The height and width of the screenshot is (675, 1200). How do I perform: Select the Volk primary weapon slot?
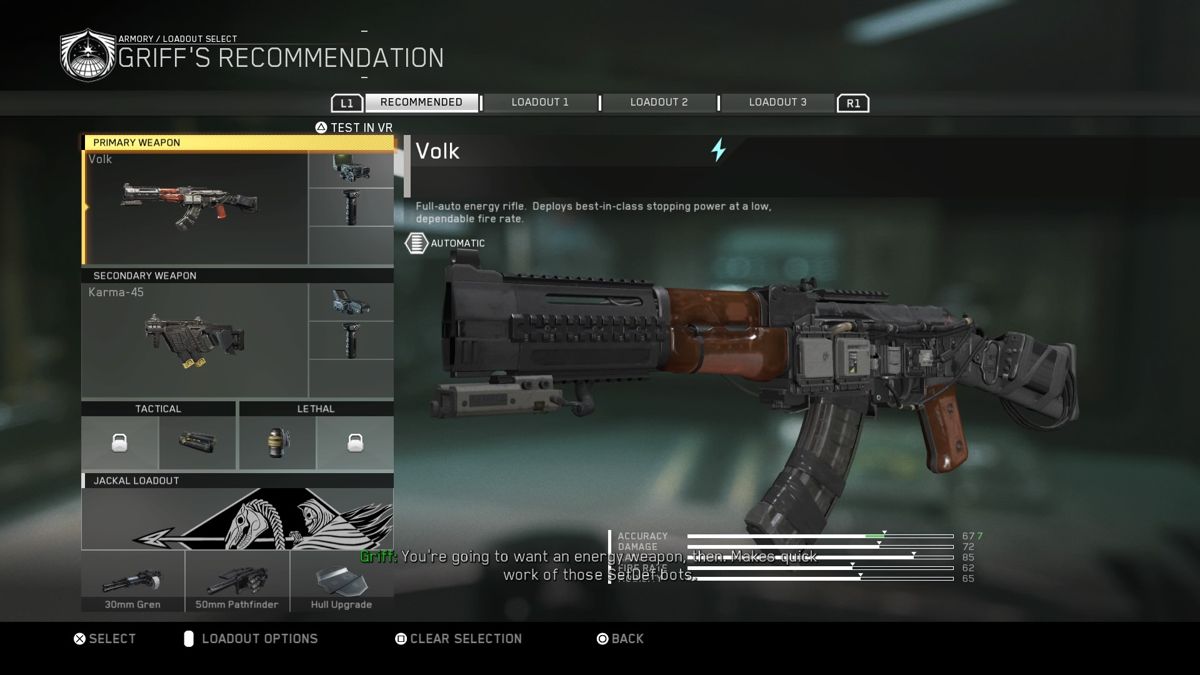pos(196,207)
